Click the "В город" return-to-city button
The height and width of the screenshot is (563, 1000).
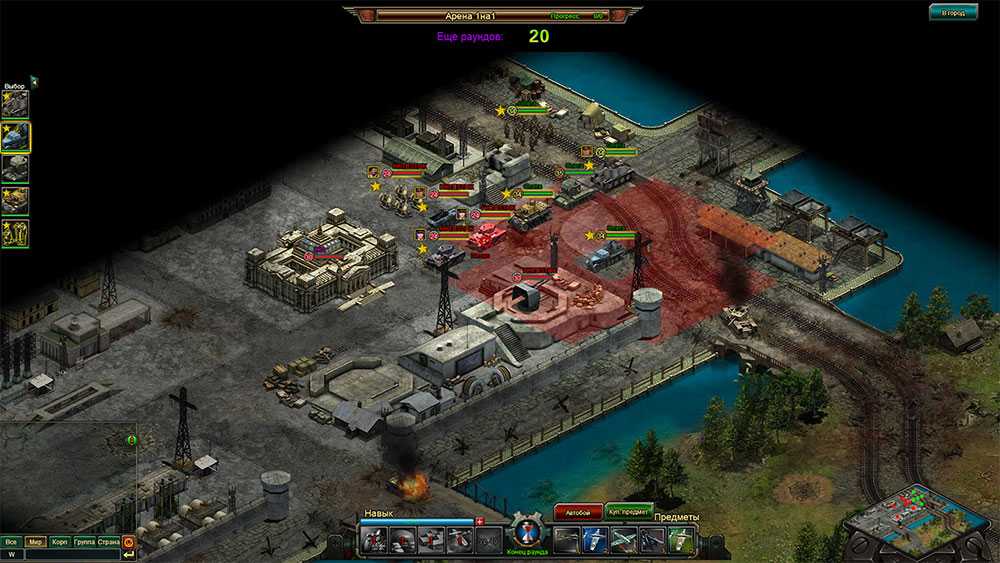[x=952, y=13]
